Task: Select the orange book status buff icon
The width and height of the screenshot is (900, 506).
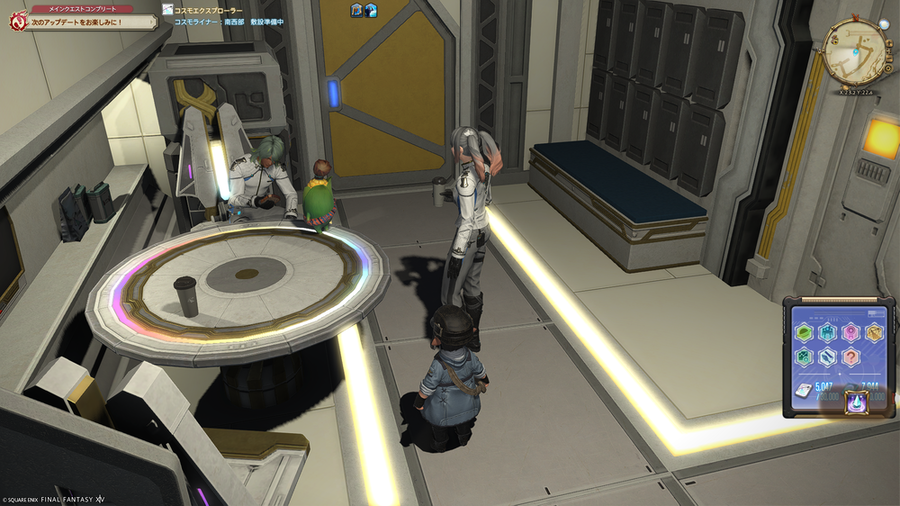Action: click(356, 10)
